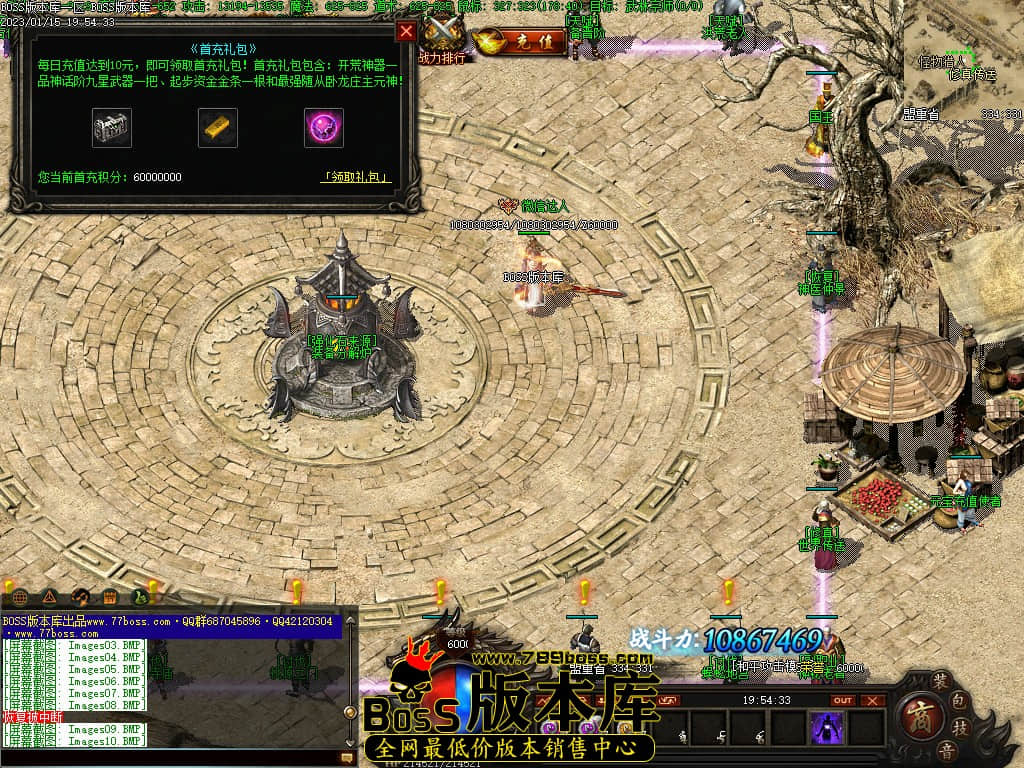1024x768 pixels.
Task: Open the bag with the 包 button
Action: pos(960,702)
